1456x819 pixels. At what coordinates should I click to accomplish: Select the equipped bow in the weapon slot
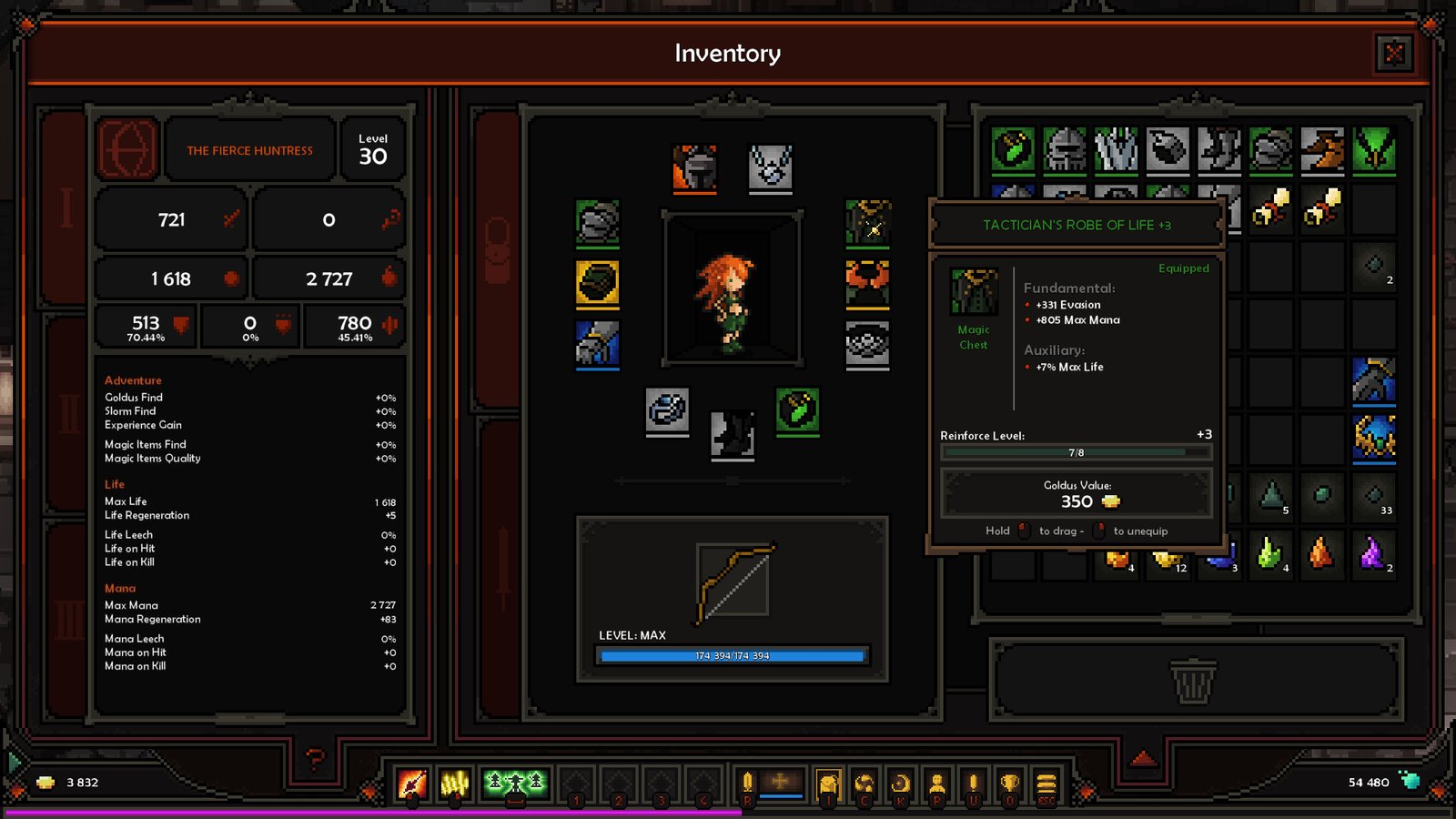click(x=733, y=582)
